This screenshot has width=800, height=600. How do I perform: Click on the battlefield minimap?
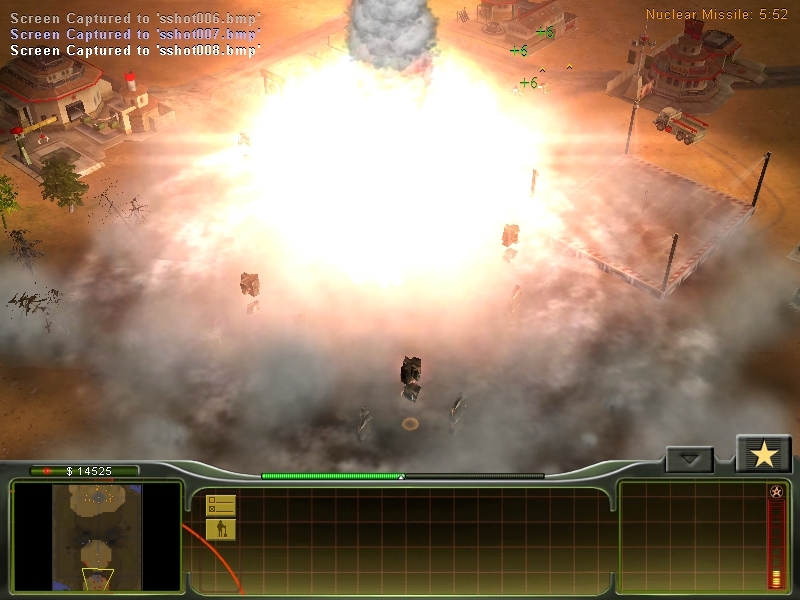point(98,537)
